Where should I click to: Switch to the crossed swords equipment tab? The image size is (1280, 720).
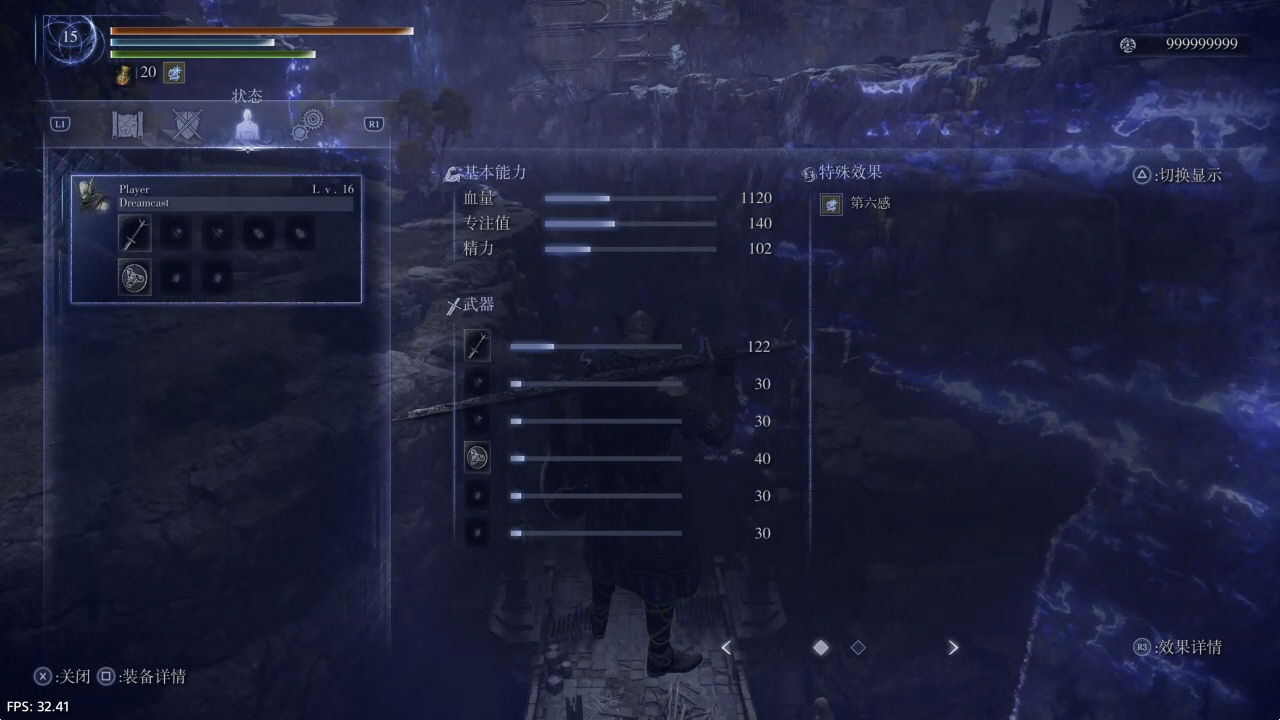click(x=187, y=124)
